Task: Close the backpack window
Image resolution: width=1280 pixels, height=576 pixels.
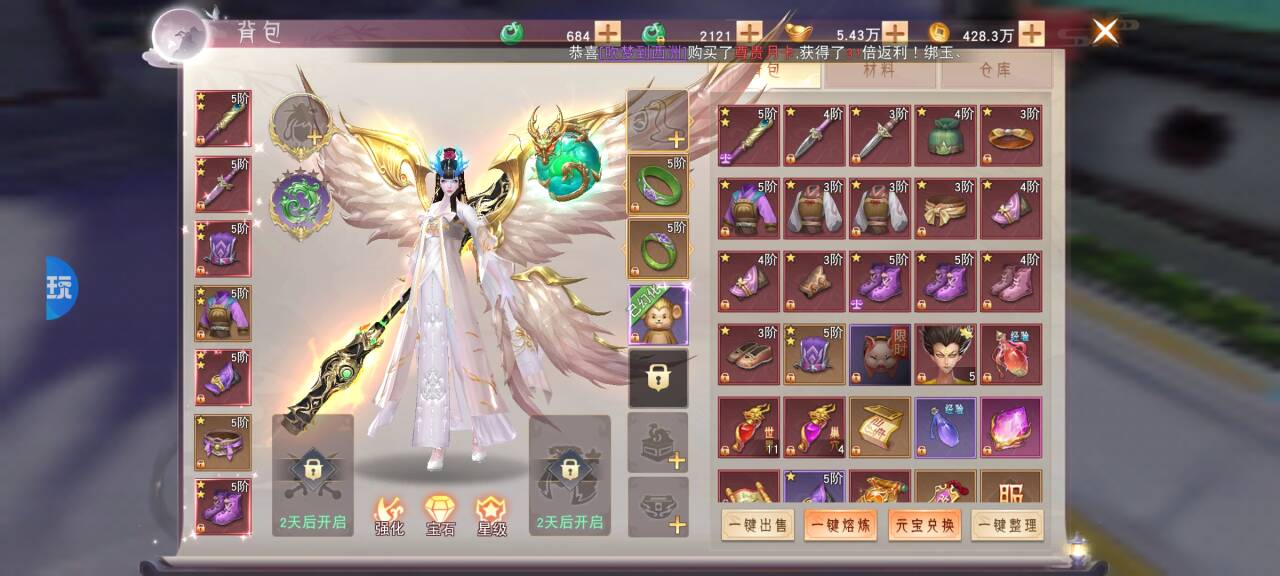Action: (x=1105, y=32)
